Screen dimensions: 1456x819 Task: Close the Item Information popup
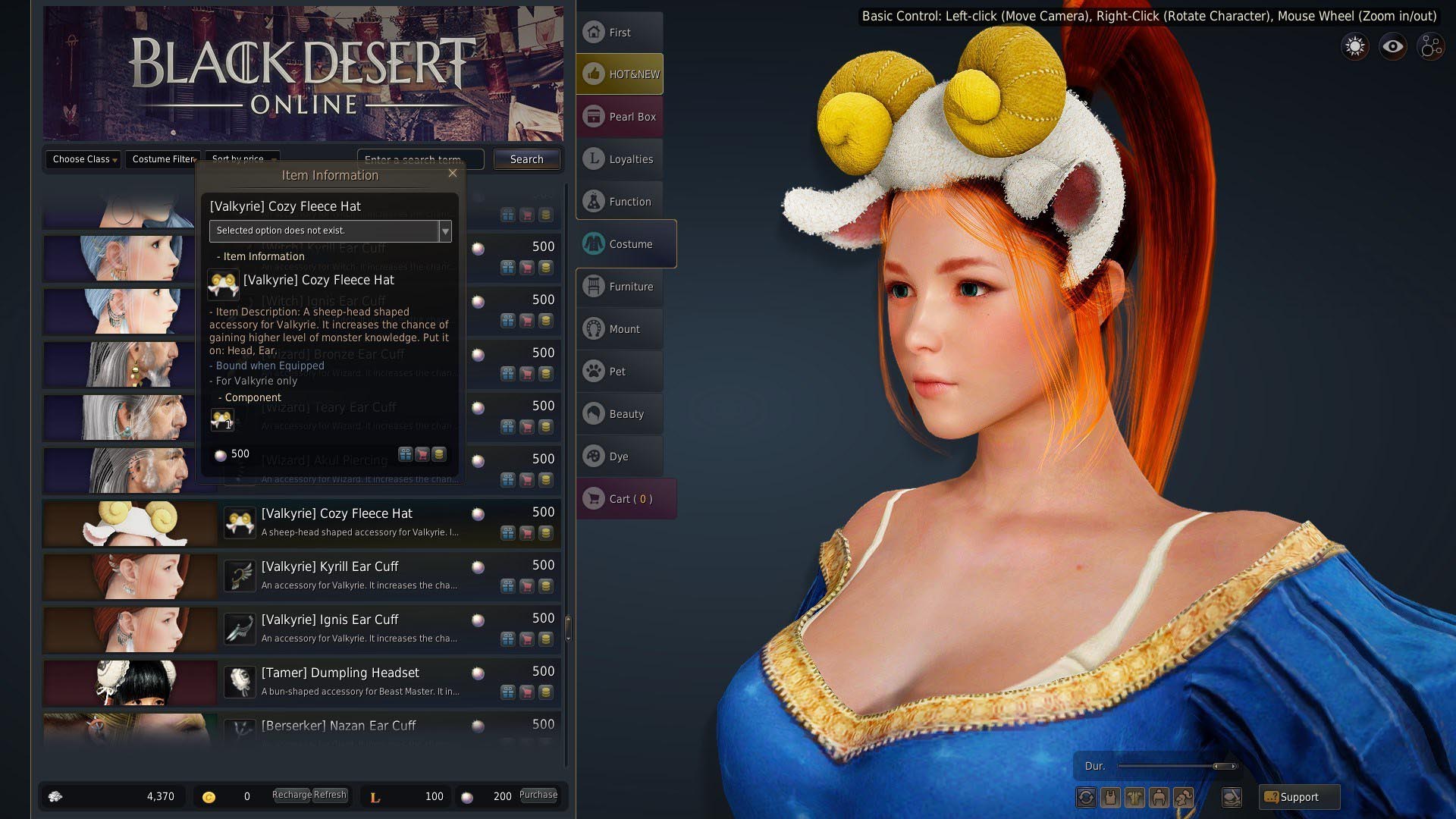[x=453, y=174]
